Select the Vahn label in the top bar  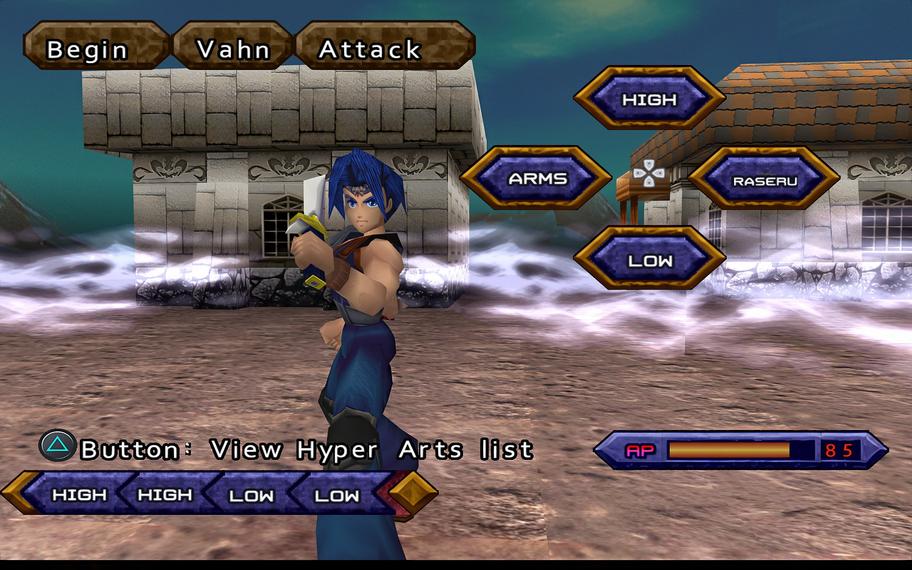(x=233, y=48)
